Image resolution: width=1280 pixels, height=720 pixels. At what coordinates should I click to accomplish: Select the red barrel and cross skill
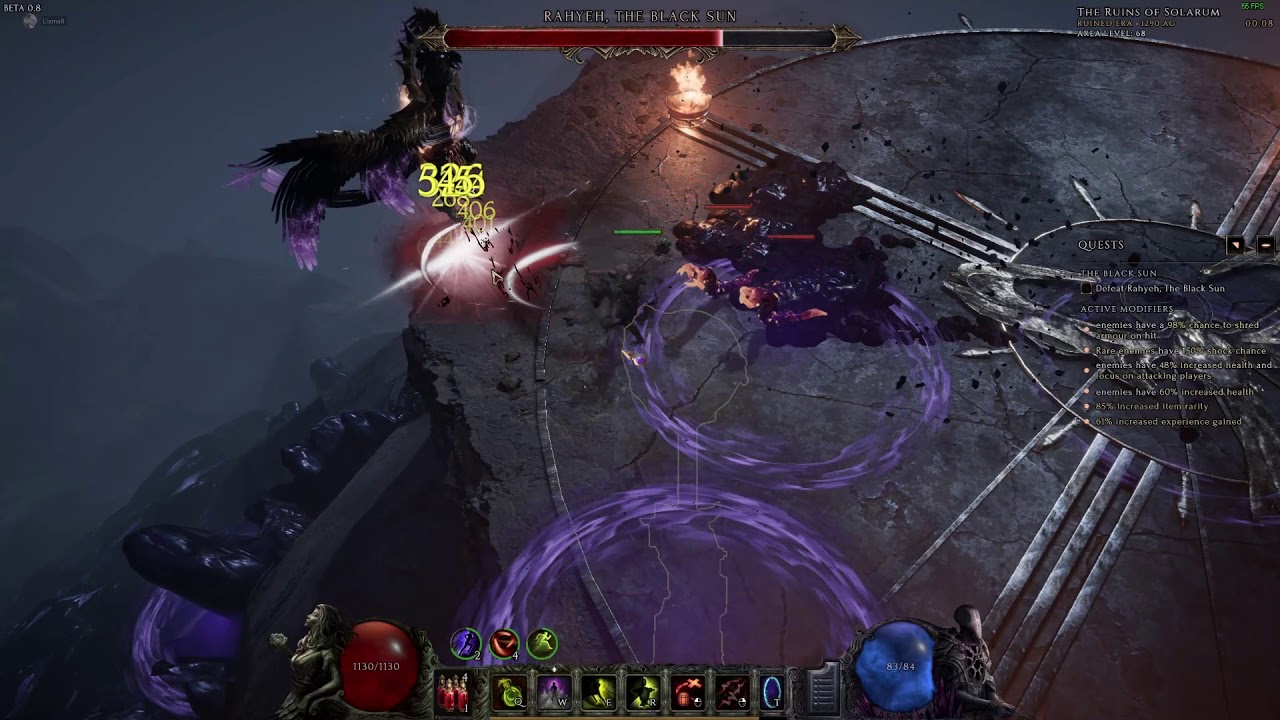(687, 692)
